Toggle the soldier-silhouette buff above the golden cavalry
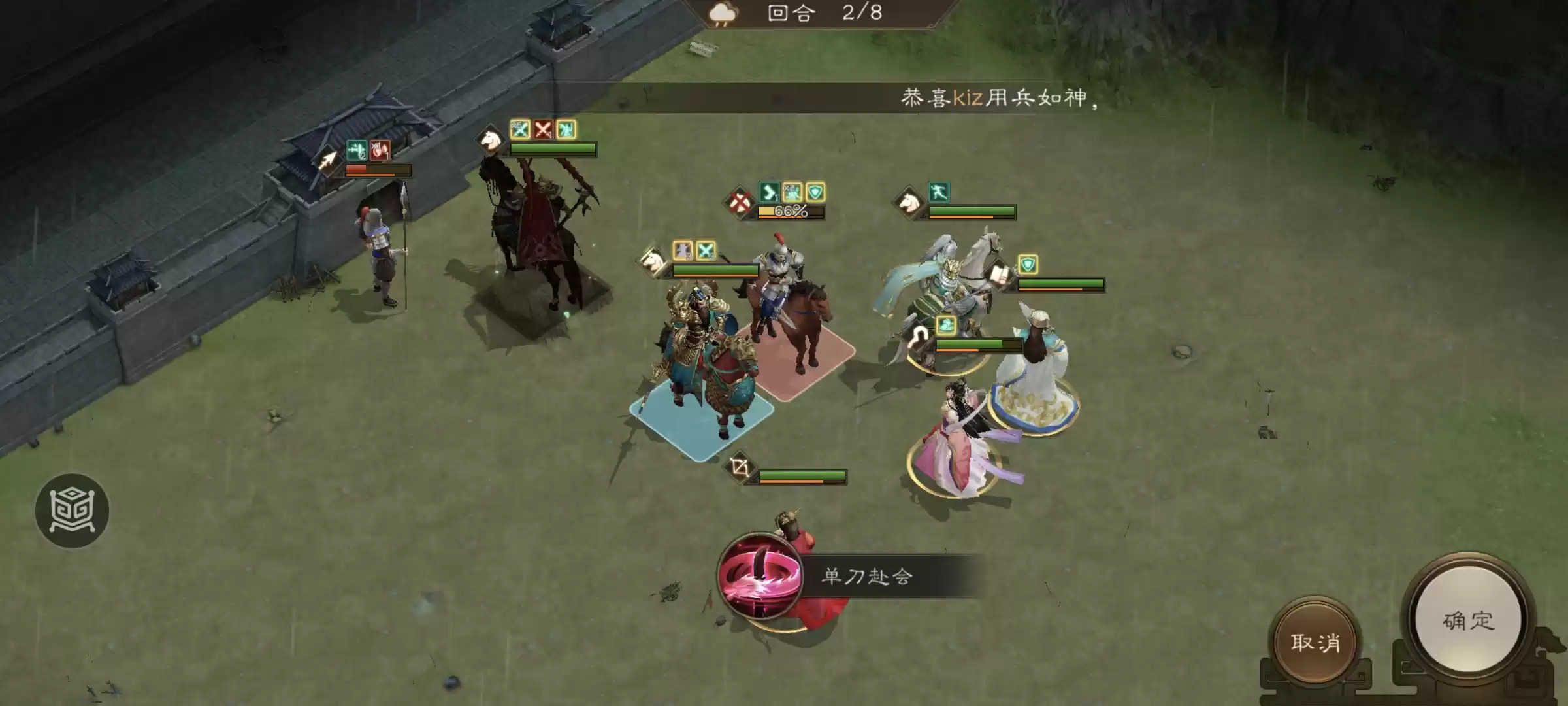This screenshot has width=1568, height=706. pyautogui.click(x=683, y=251)
